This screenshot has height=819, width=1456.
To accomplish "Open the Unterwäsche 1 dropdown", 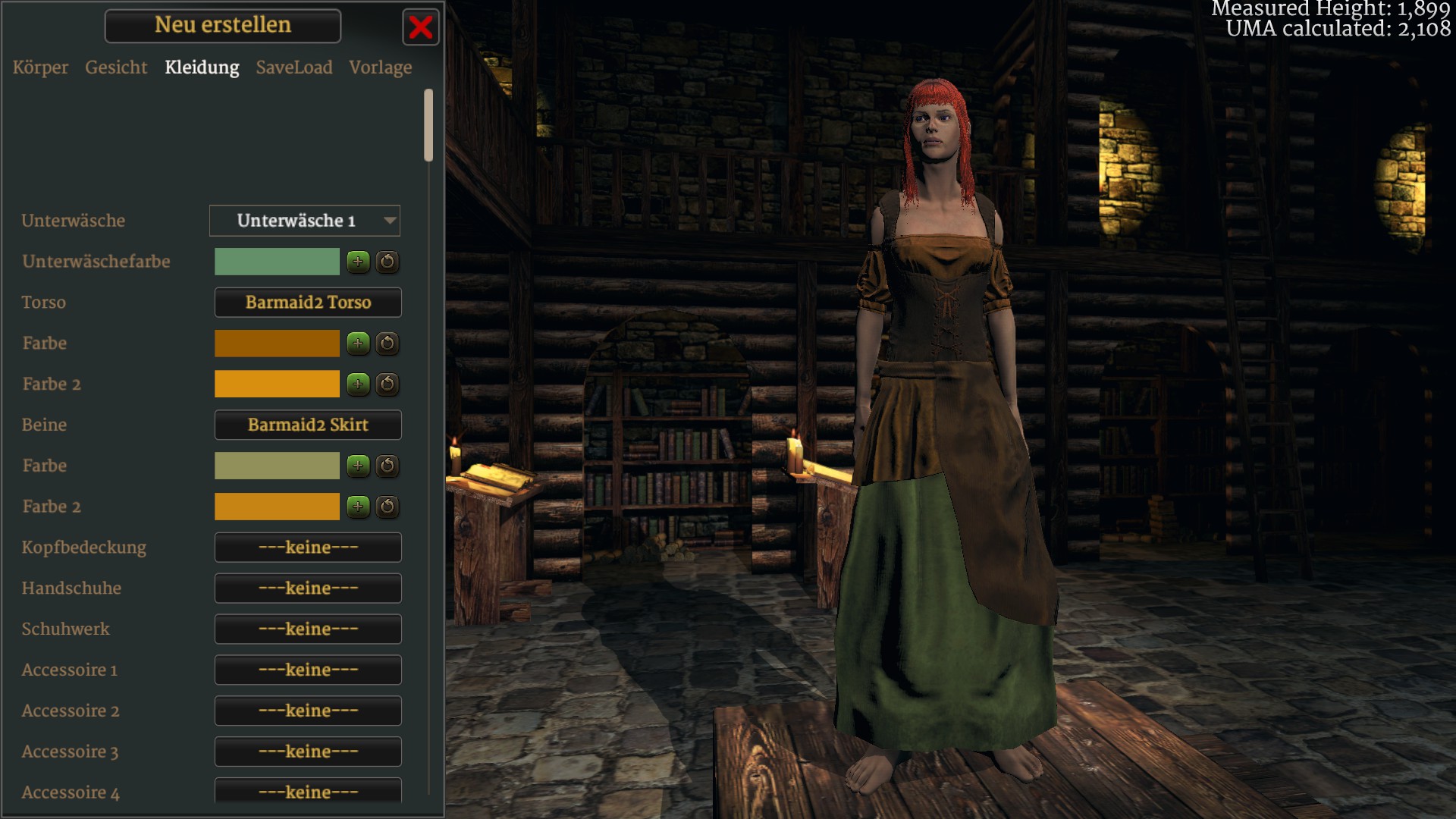I will click(305, 221).
